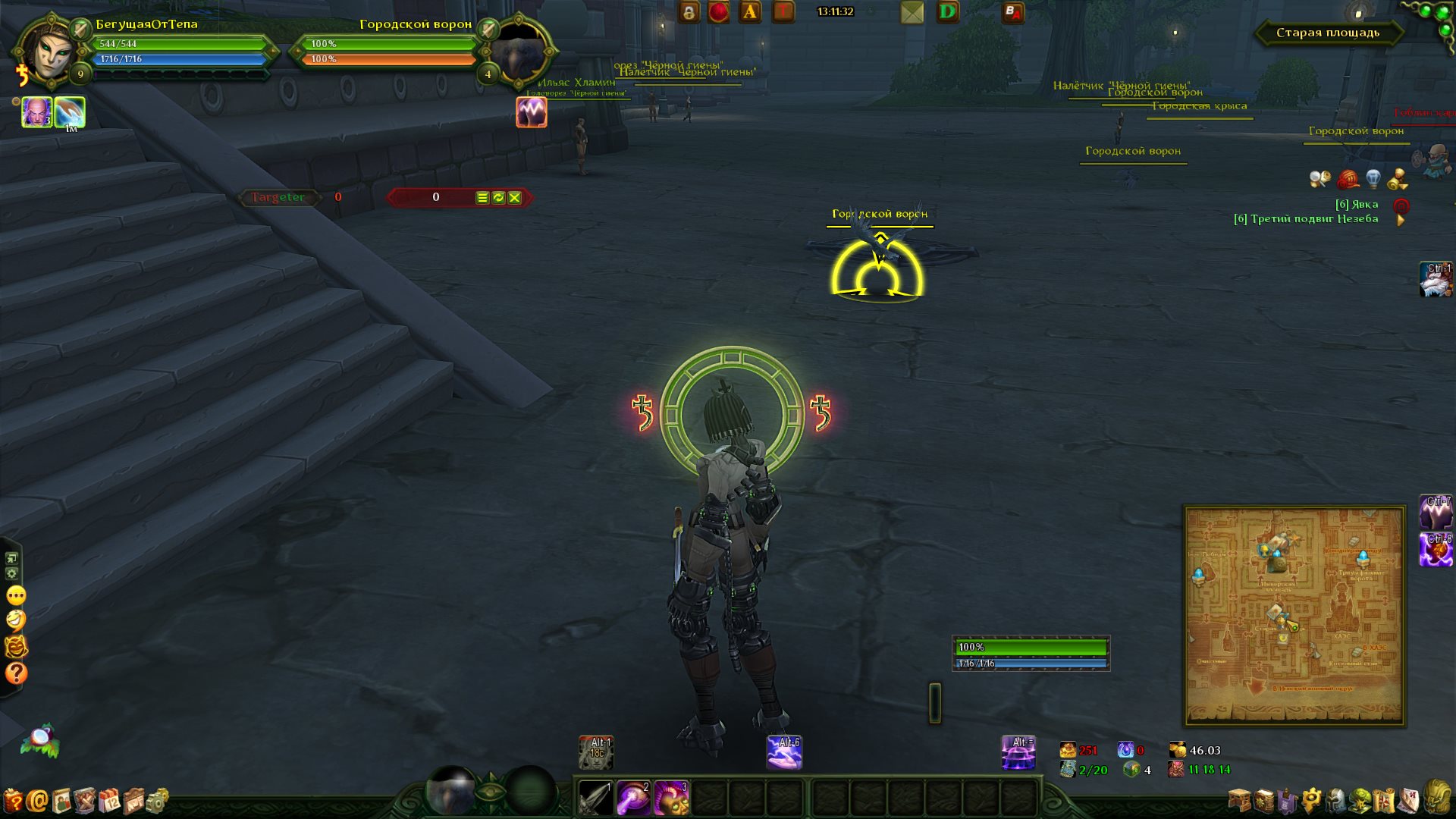Use the Alt-= purple portal ability
The width and height of the screenshot is (1456, 819).
(x=1018, y=752)
